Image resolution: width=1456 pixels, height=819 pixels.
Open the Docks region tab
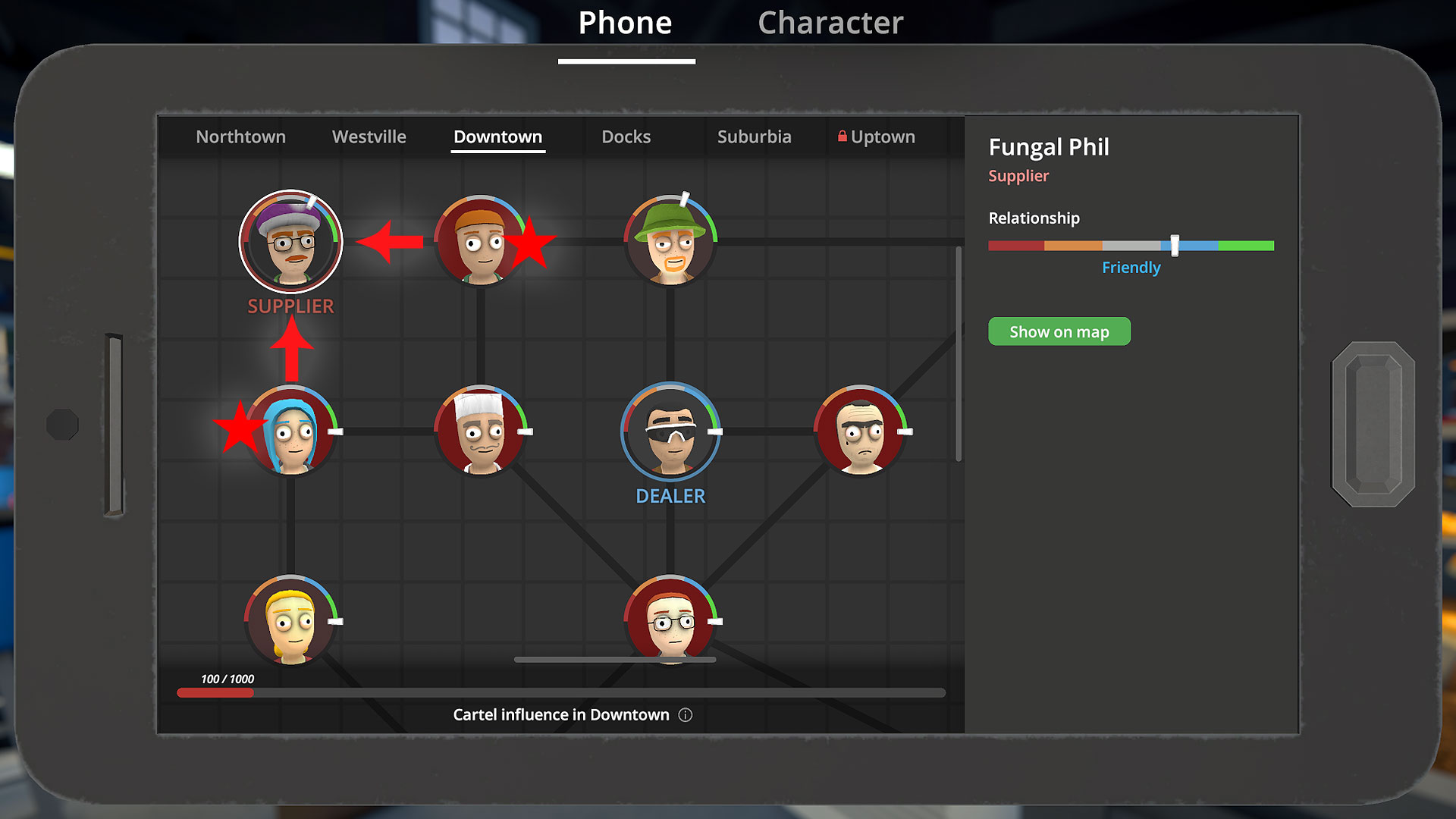(625, 136)
